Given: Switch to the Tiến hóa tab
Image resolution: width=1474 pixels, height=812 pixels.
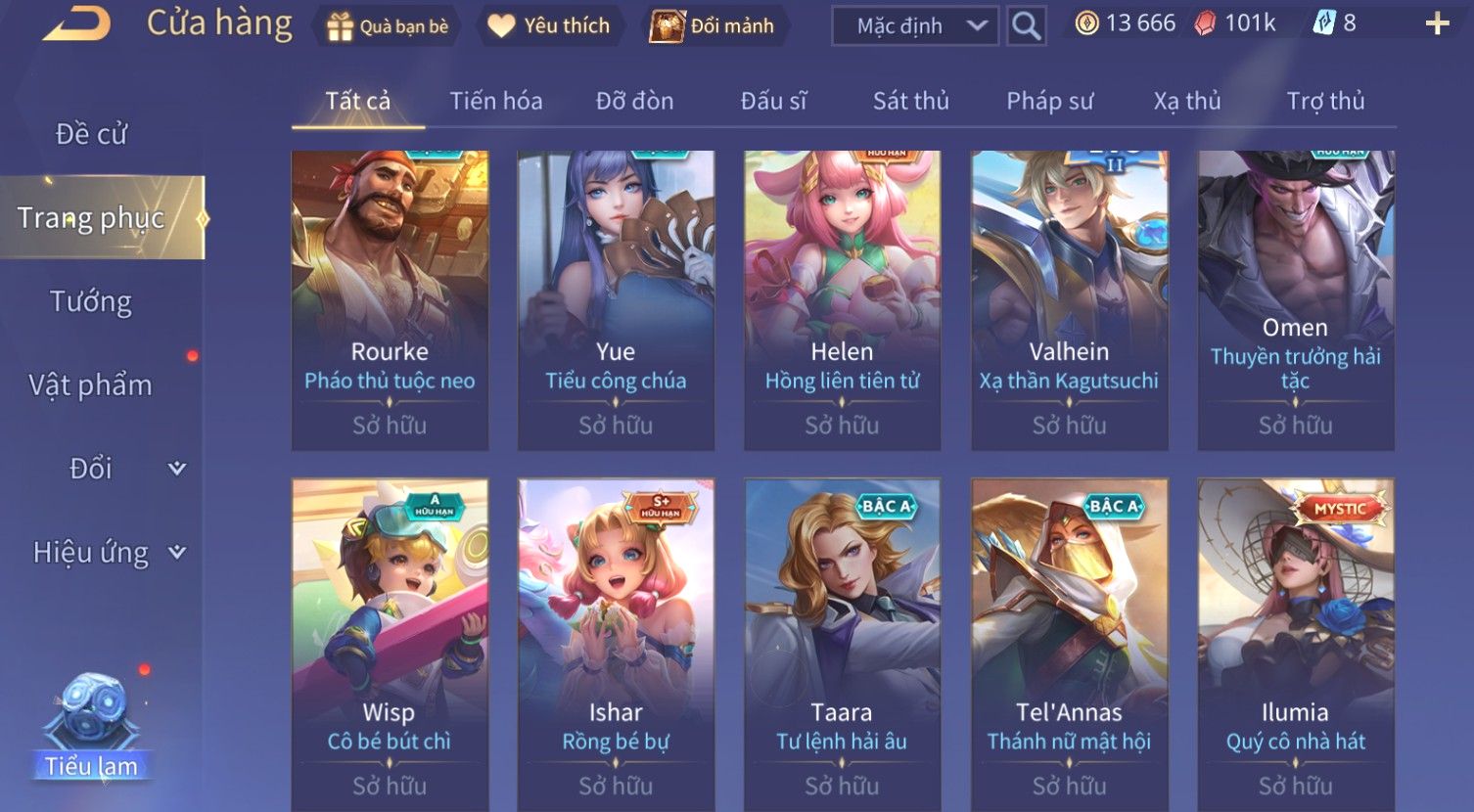Looking at the screenshot, I should (495, 101).
